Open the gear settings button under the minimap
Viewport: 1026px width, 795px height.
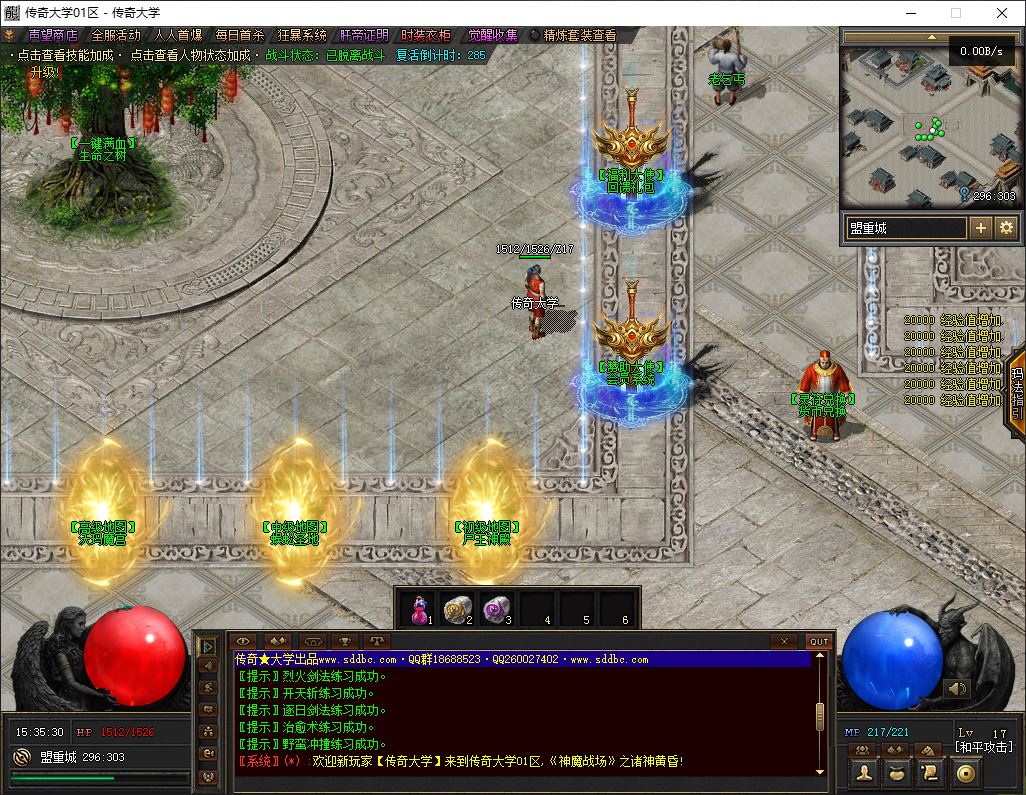[x=1006, y=228]
